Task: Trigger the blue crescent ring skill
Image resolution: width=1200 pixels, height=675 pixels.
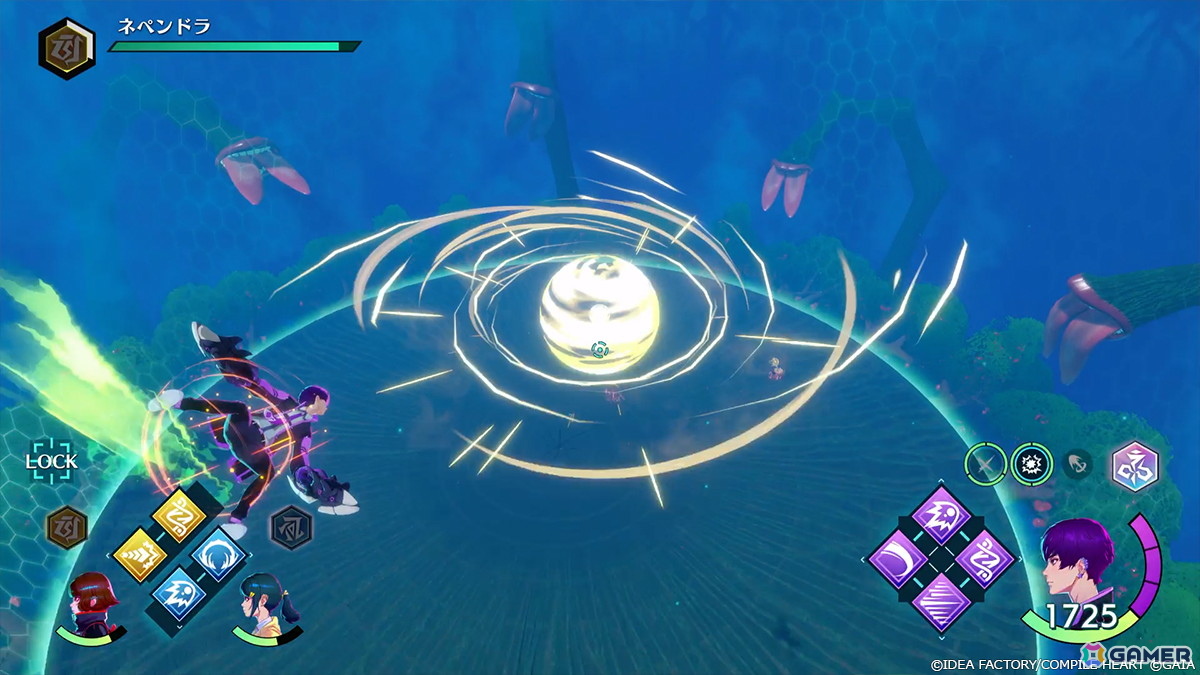Action: (x=219, y=553)
